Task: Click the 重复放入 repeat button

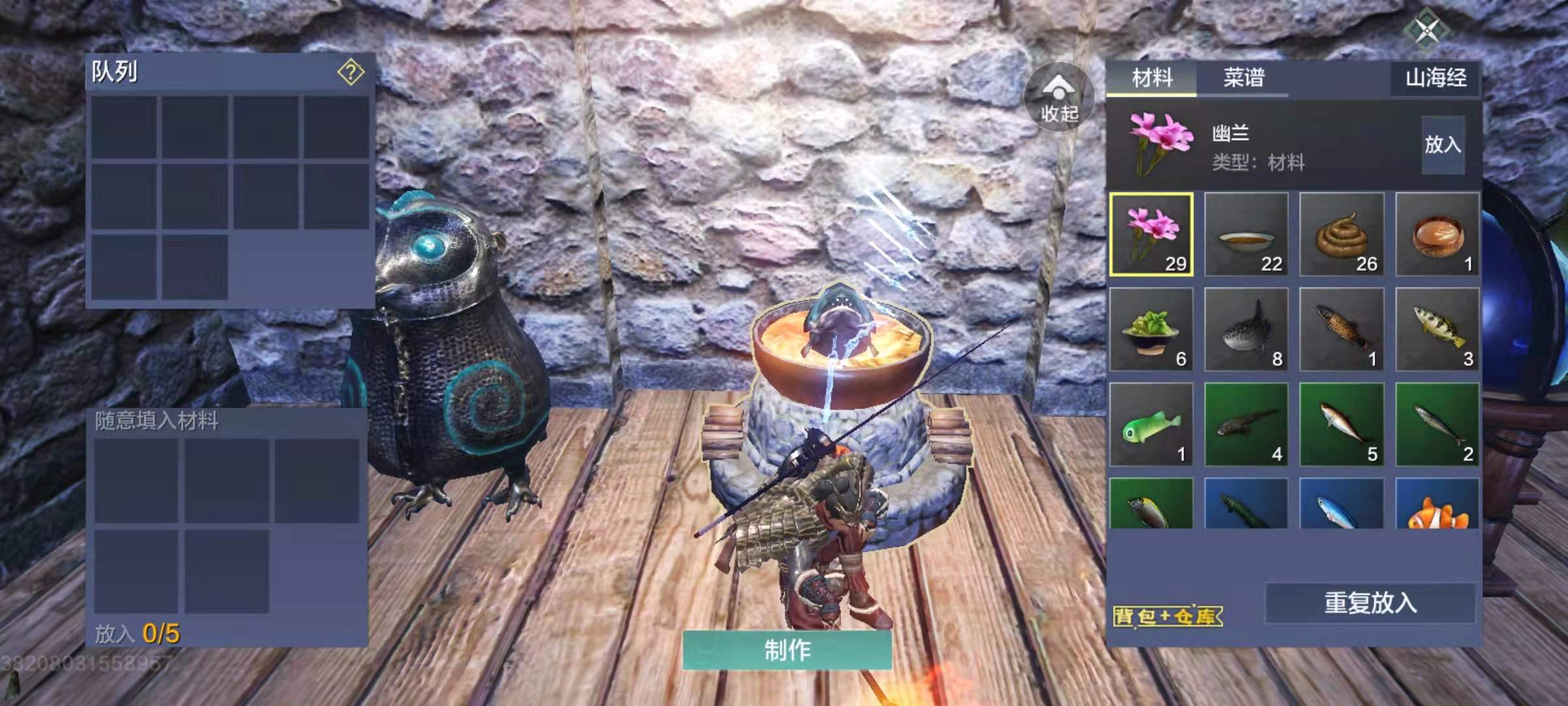Action: click(x=1370, y=603)
